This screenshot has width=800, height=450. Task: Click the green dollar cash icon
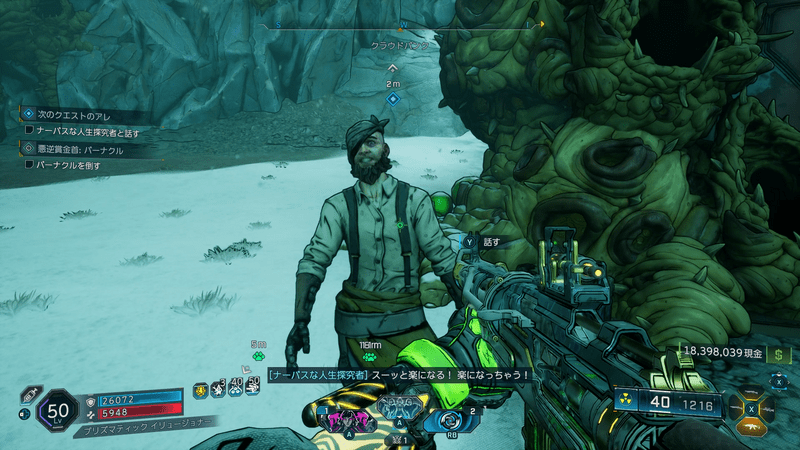pyautogui.click(x=779, y=354)
